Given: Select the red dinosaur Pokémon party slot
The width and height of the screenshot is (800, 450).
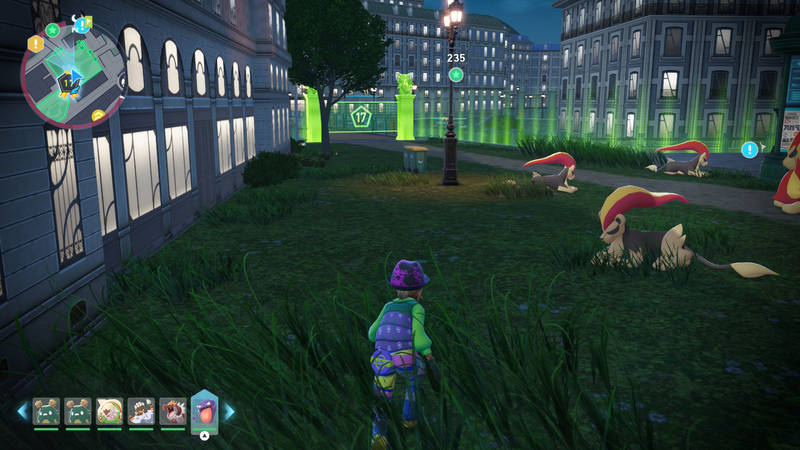Looking at the screenshot, I should pyautogui.click(x=172, y=410).
